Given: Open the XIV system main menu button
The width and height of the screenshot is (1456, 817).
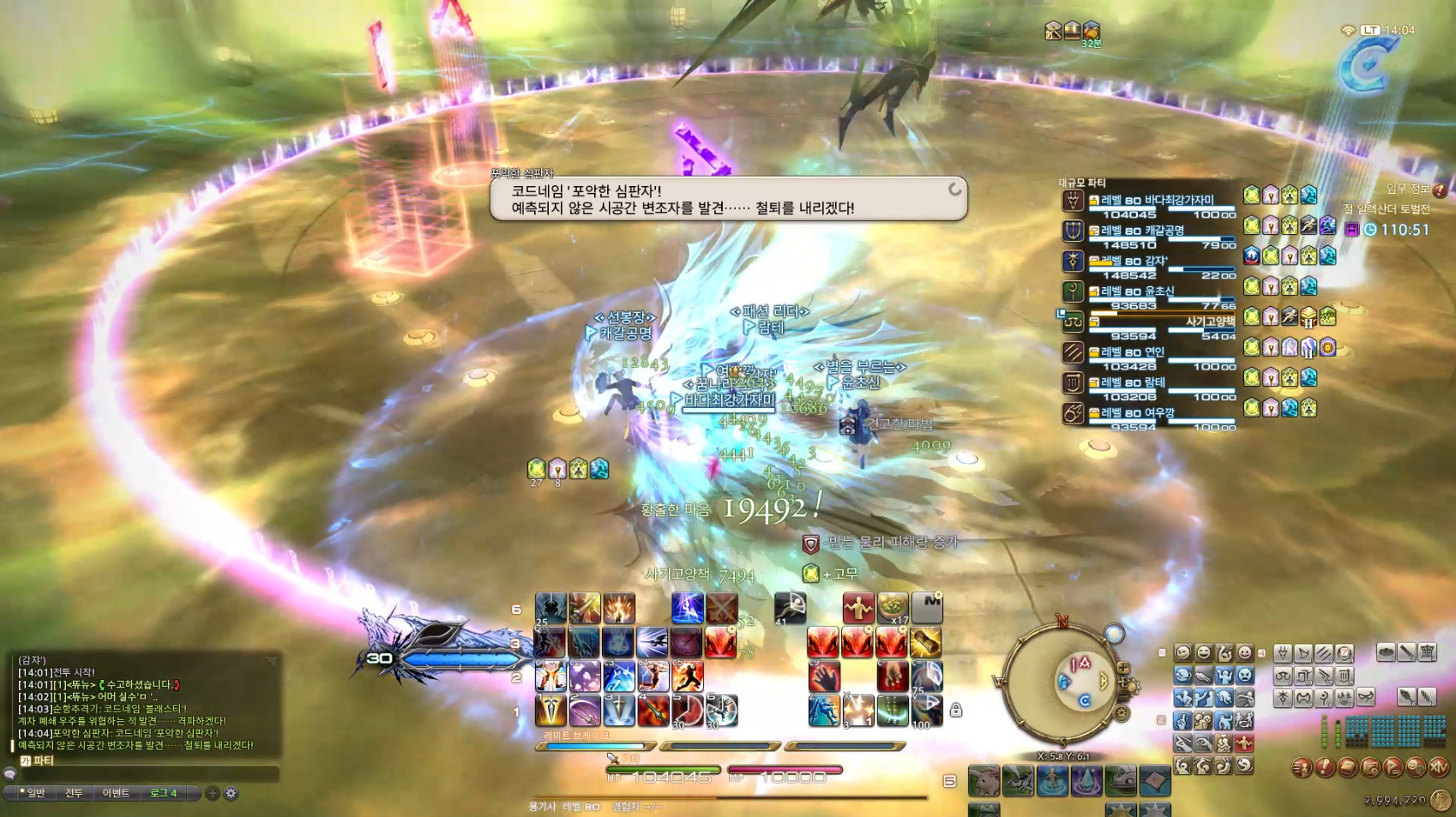Looking at the screenshot, I should click(1439, 767).
